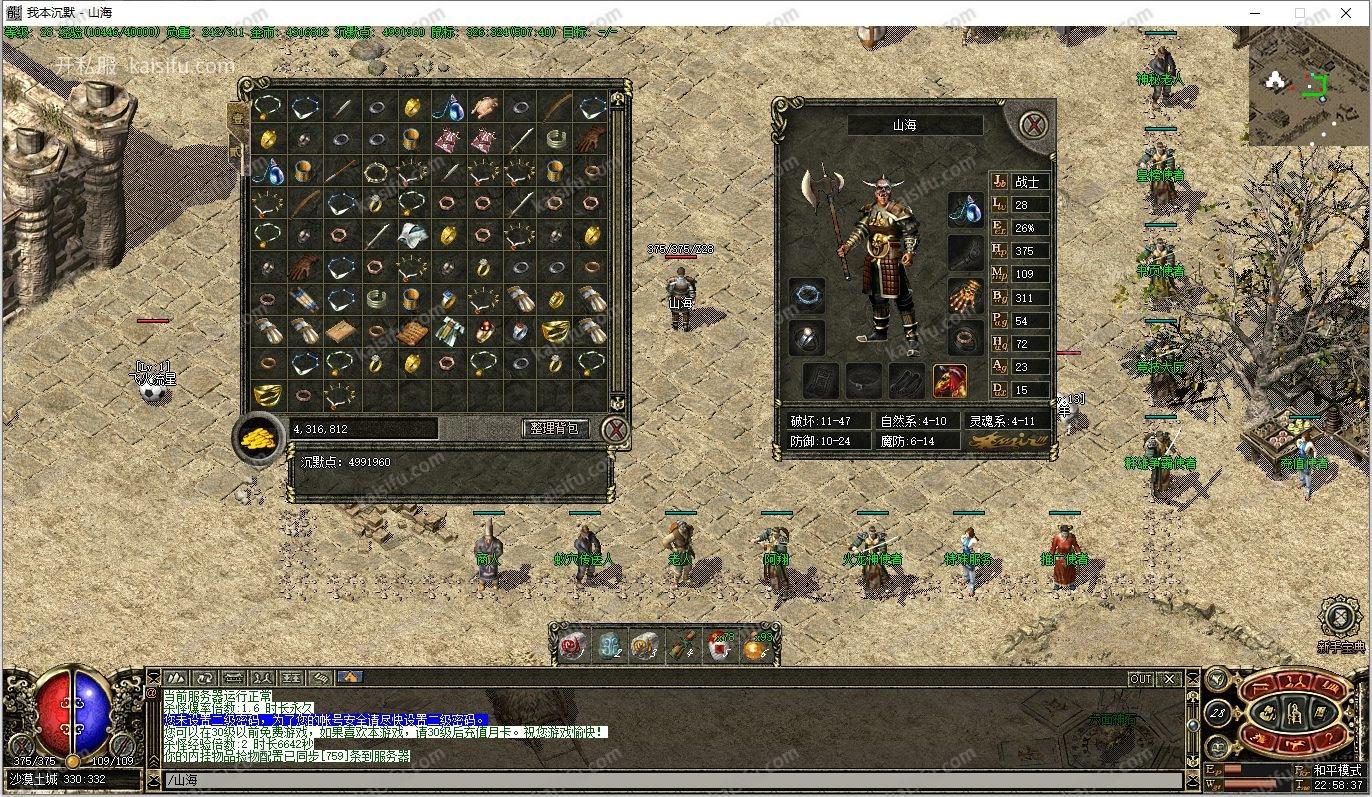Open the 新手宝典 beginner guide icon
1372x797 pixels.
pos(1340,619)
